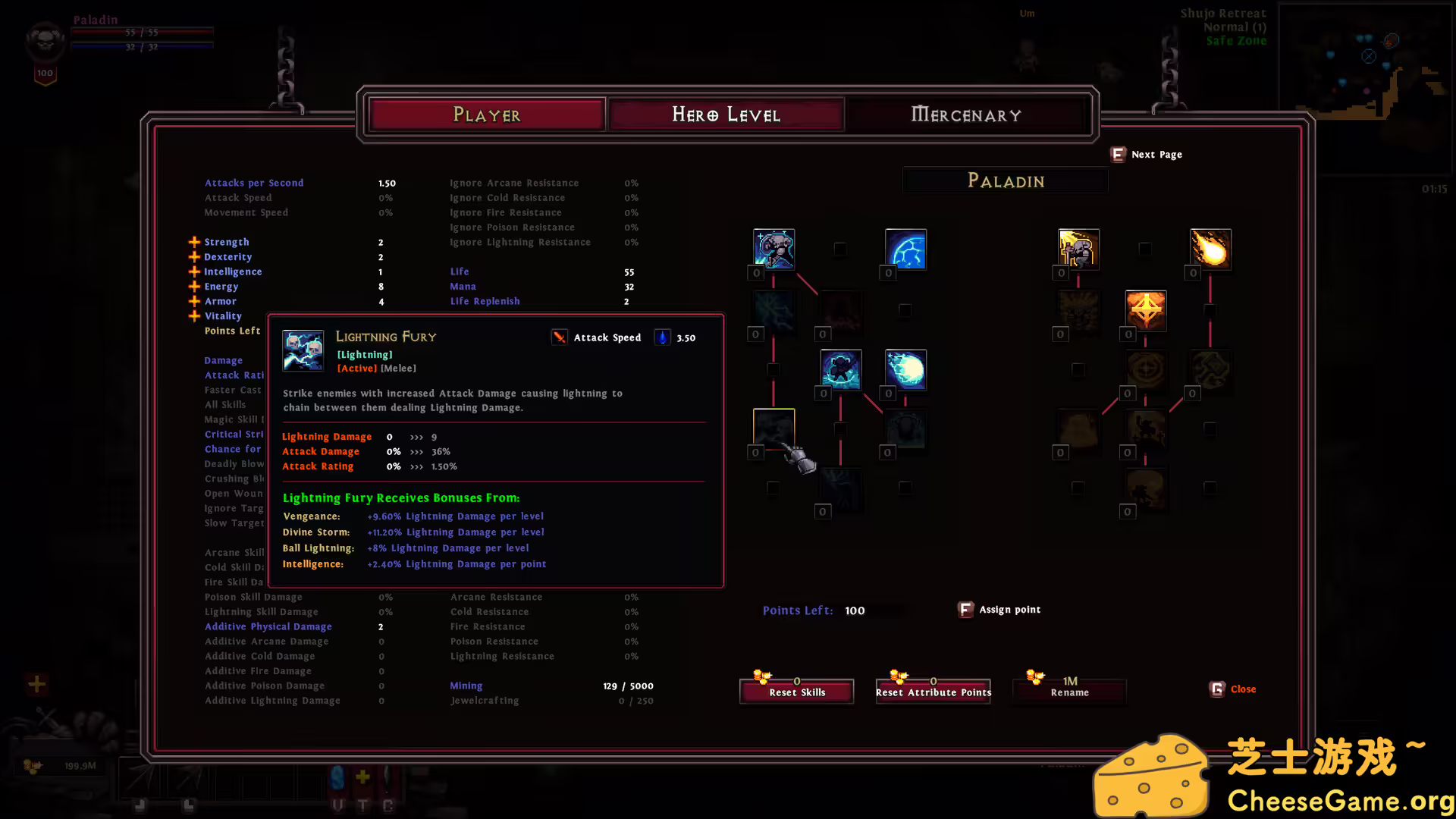Select the dark melee warrior skill in the tree
This screenshot has height=819, width=1456.
(x=841, y=369)
